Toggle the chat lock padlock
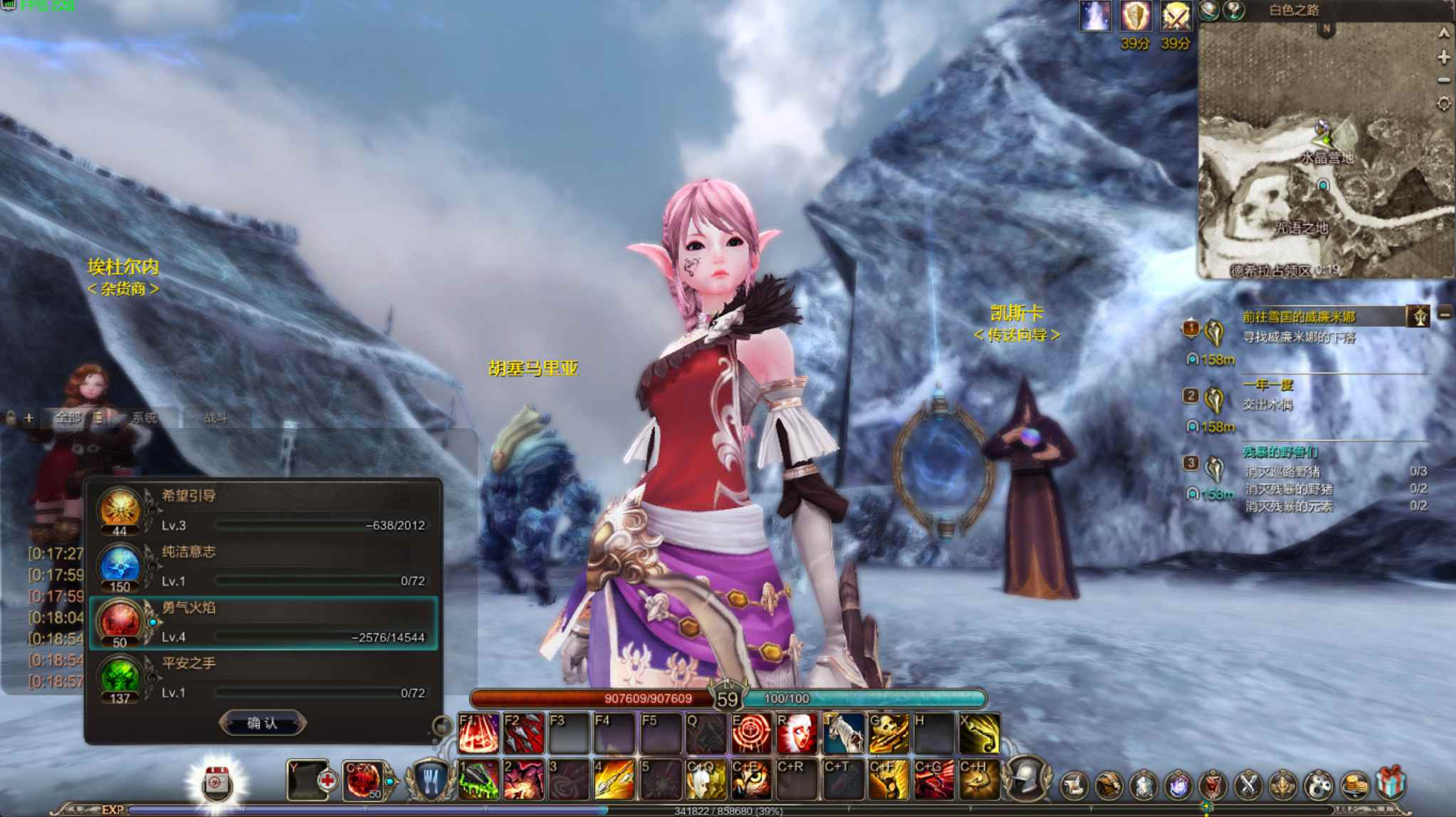1456x817 pixels. [11, 416]
